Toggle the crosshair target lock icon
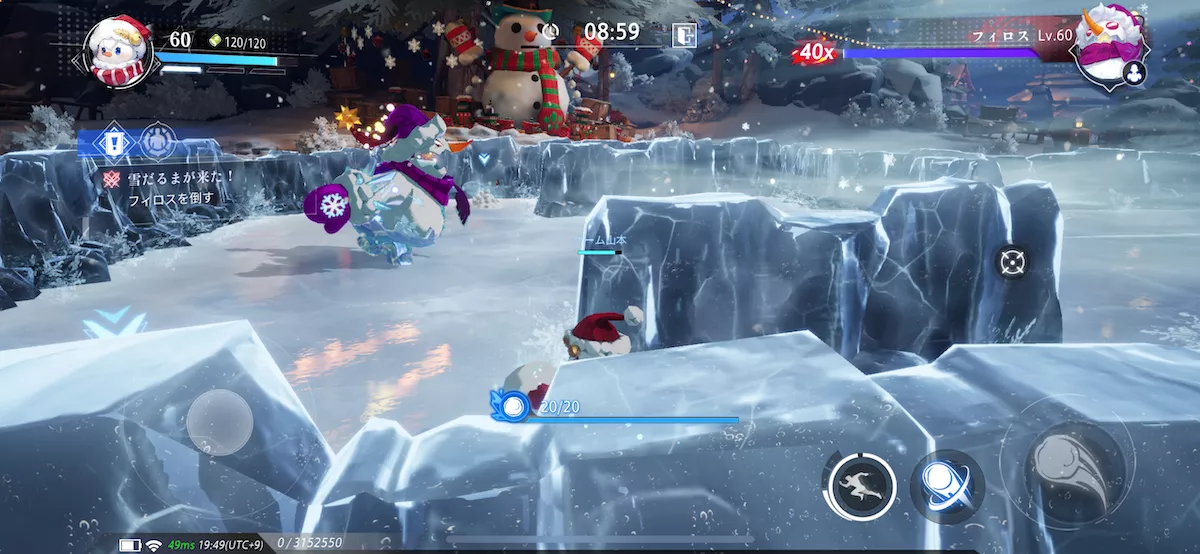Viewport: 1200px width, 554px height. pos(1012,263)
